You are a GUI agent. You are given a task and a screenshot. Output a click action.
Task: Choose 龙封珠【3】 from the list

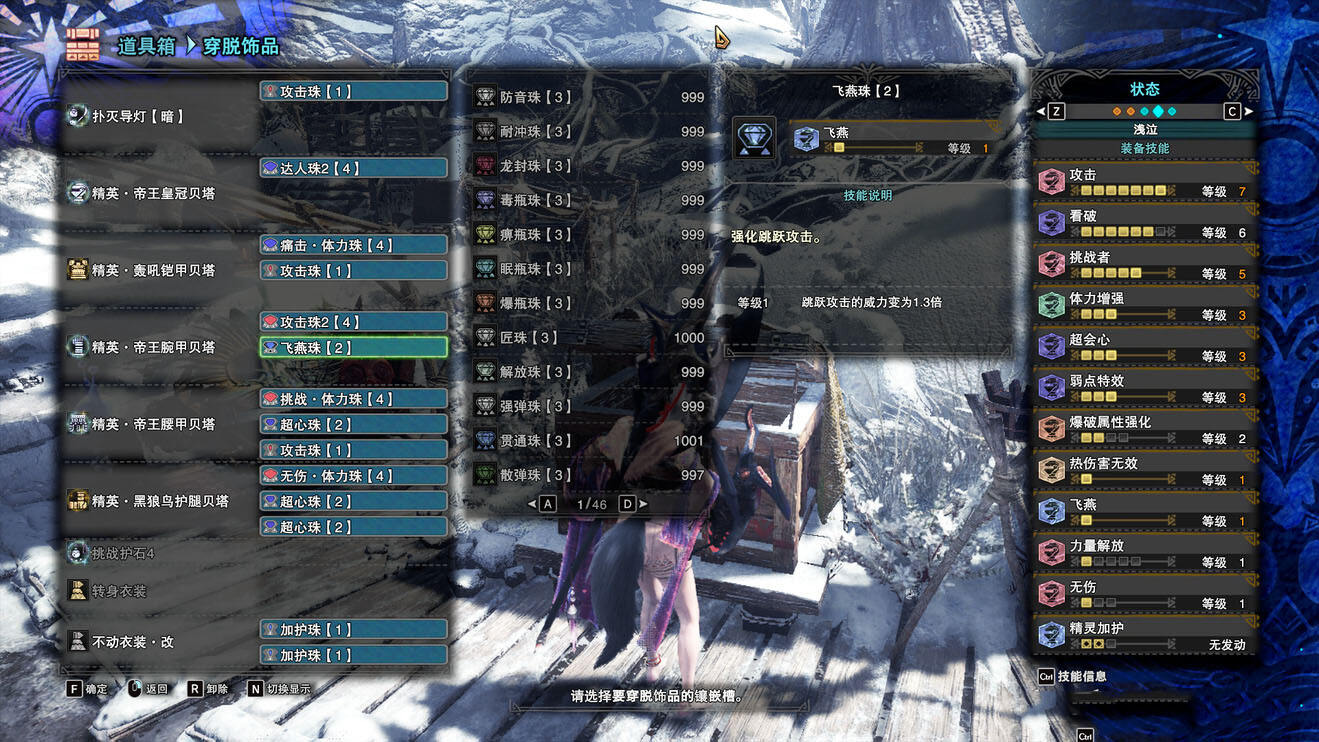point(589,166)
